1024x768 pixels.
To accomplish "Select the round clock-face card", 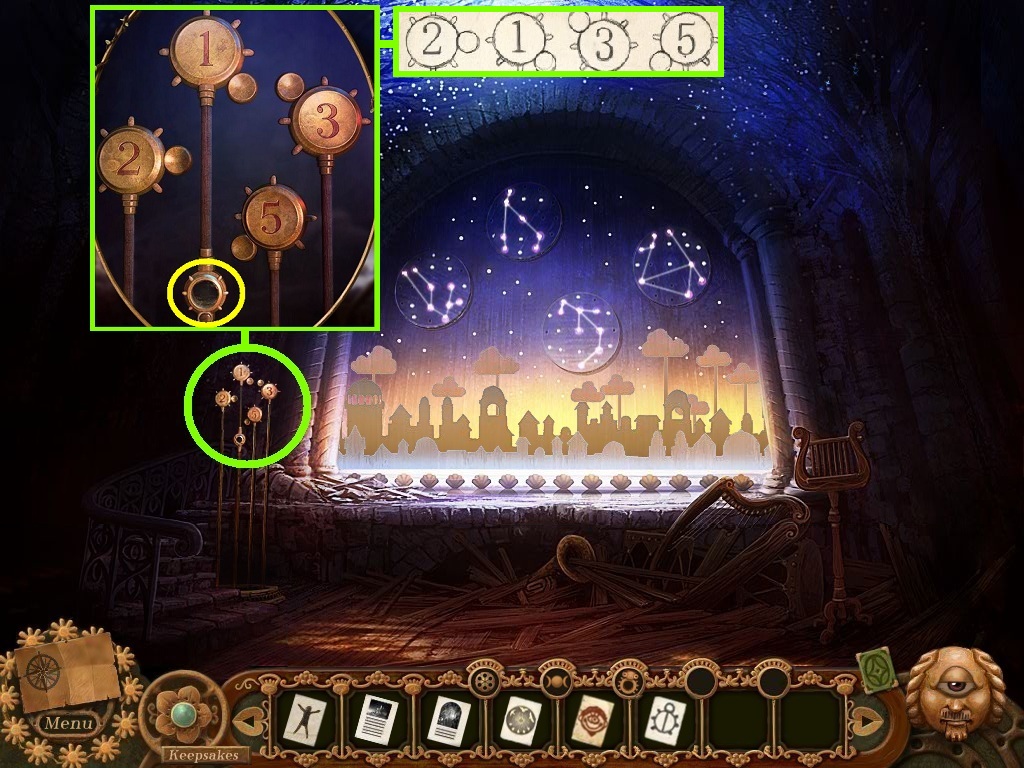I will click(x=519, y=718).
